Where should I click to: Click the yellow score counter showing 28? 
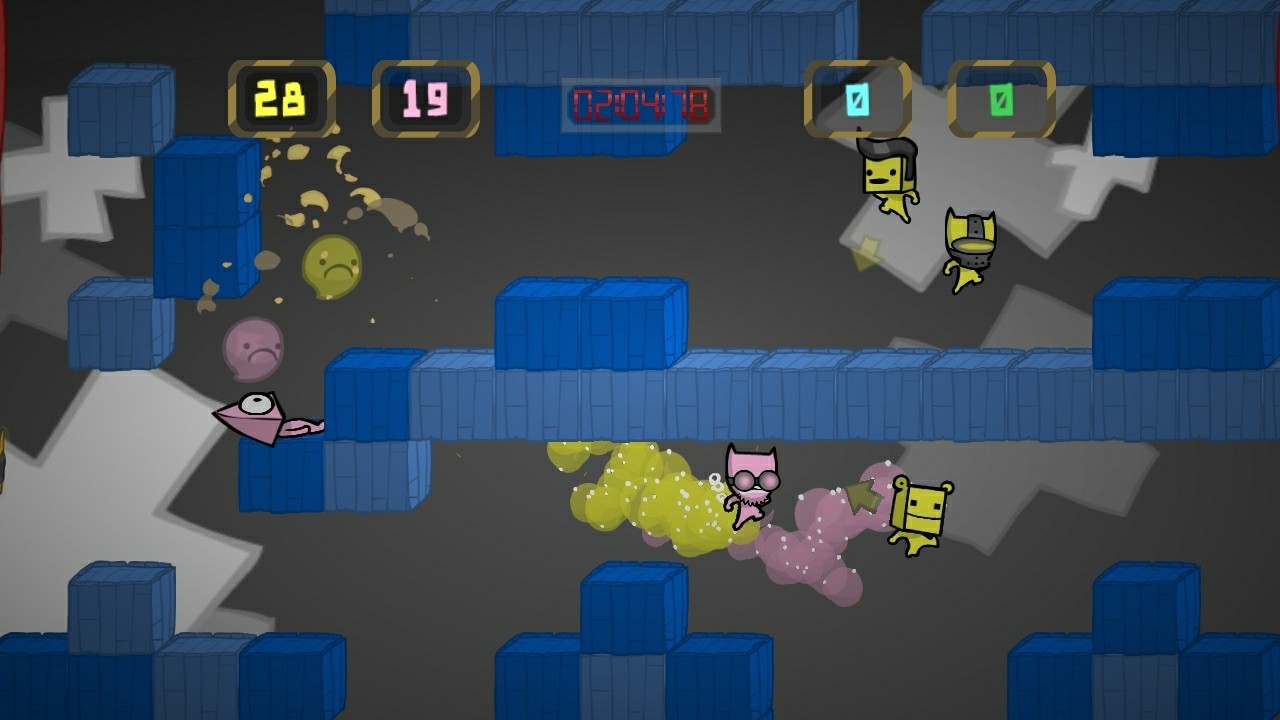pyautogui.click(x=284, y=99)
